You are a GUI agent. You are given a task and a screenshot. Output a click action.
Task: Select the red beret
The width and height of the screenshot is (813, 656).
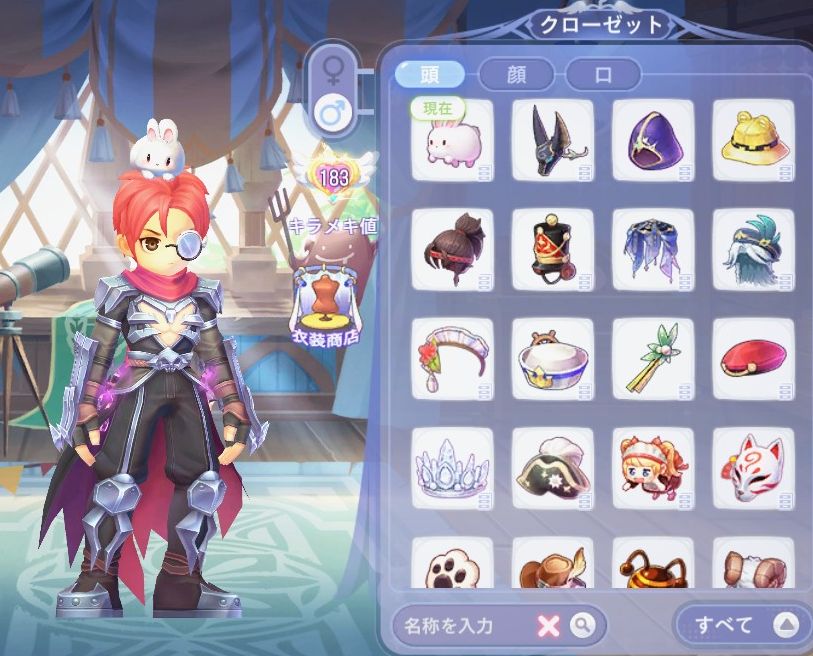[752, 359]
